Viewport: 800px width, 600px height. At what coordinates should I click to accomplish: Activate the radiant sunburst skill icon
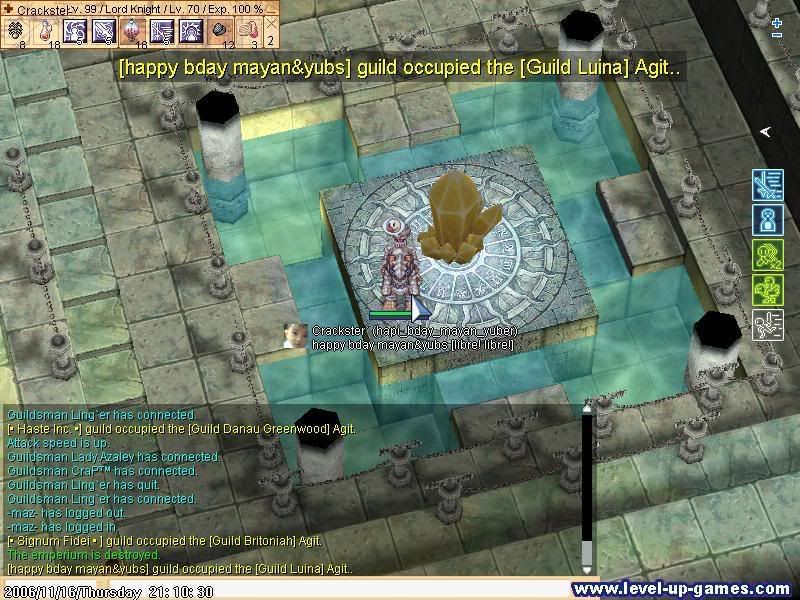[189, 33]
